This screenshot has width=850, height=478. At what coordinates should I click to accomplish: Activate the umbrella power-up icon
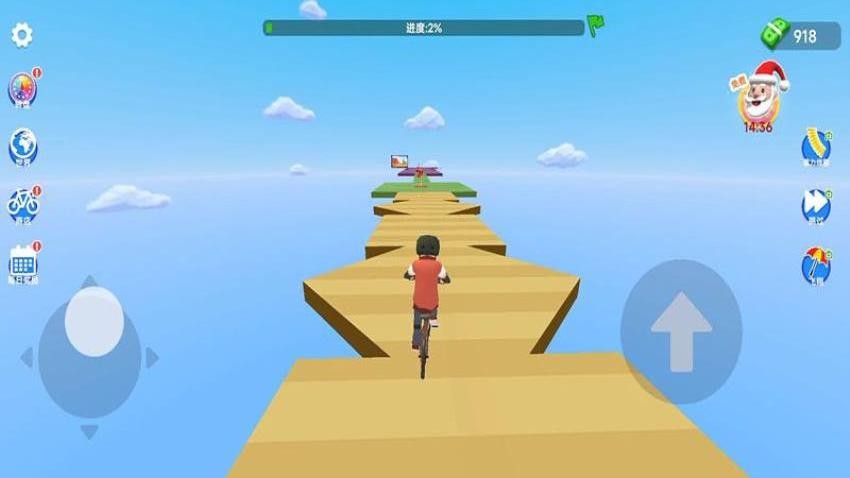coord(816,265)
